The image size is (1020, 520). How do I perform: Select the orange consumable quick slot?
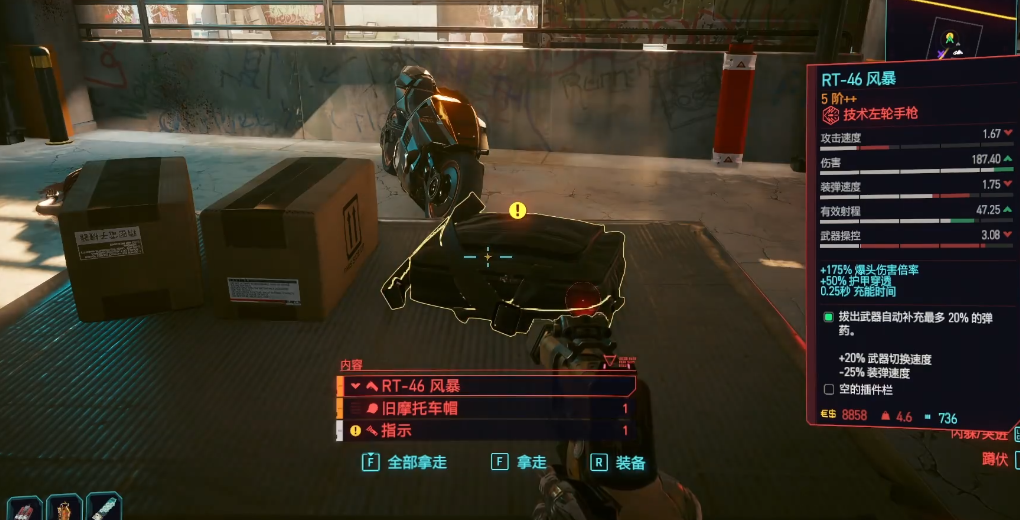(64, 507)
